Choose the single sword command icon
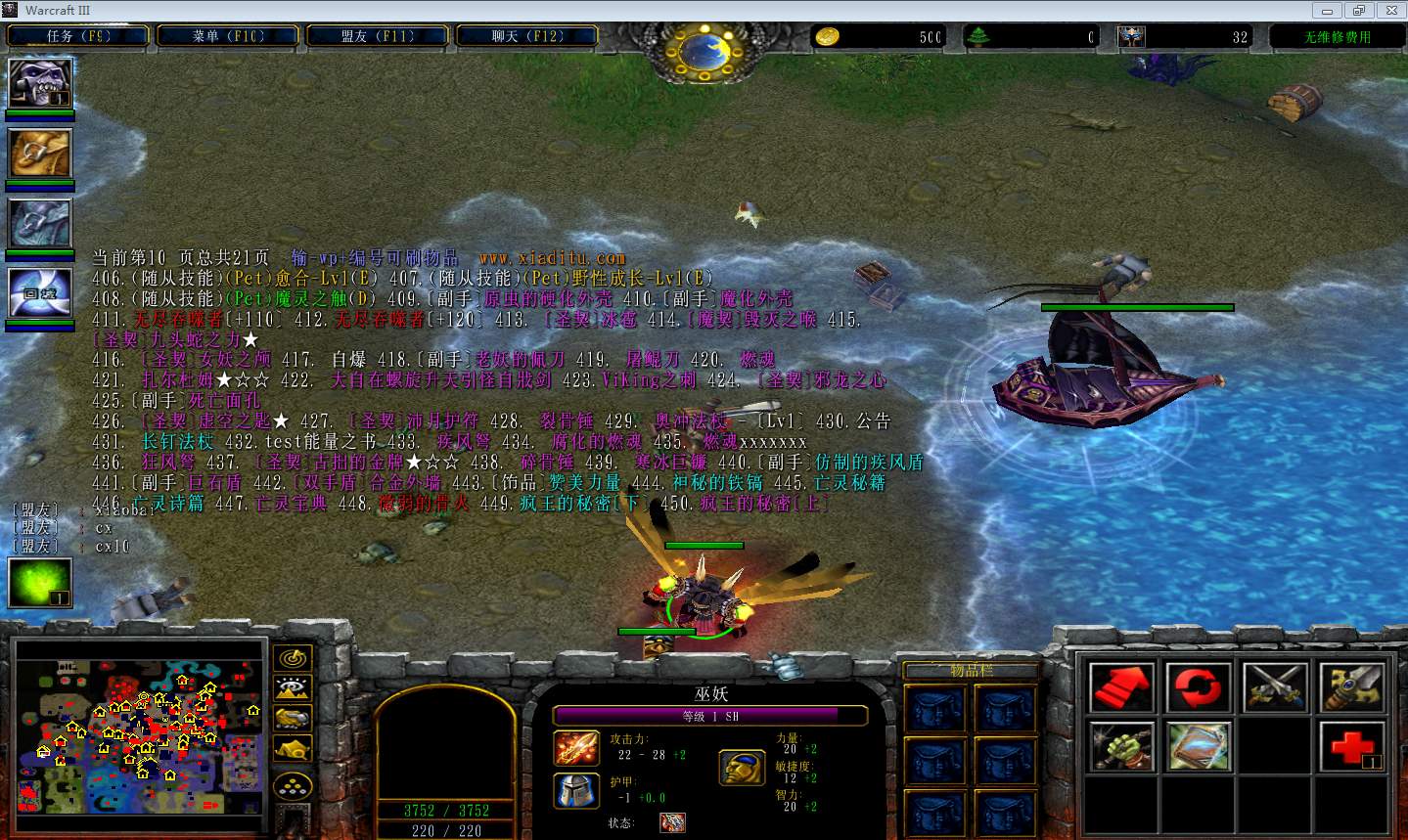This screenshot has height=840, width=1408. pos(1352,687)
